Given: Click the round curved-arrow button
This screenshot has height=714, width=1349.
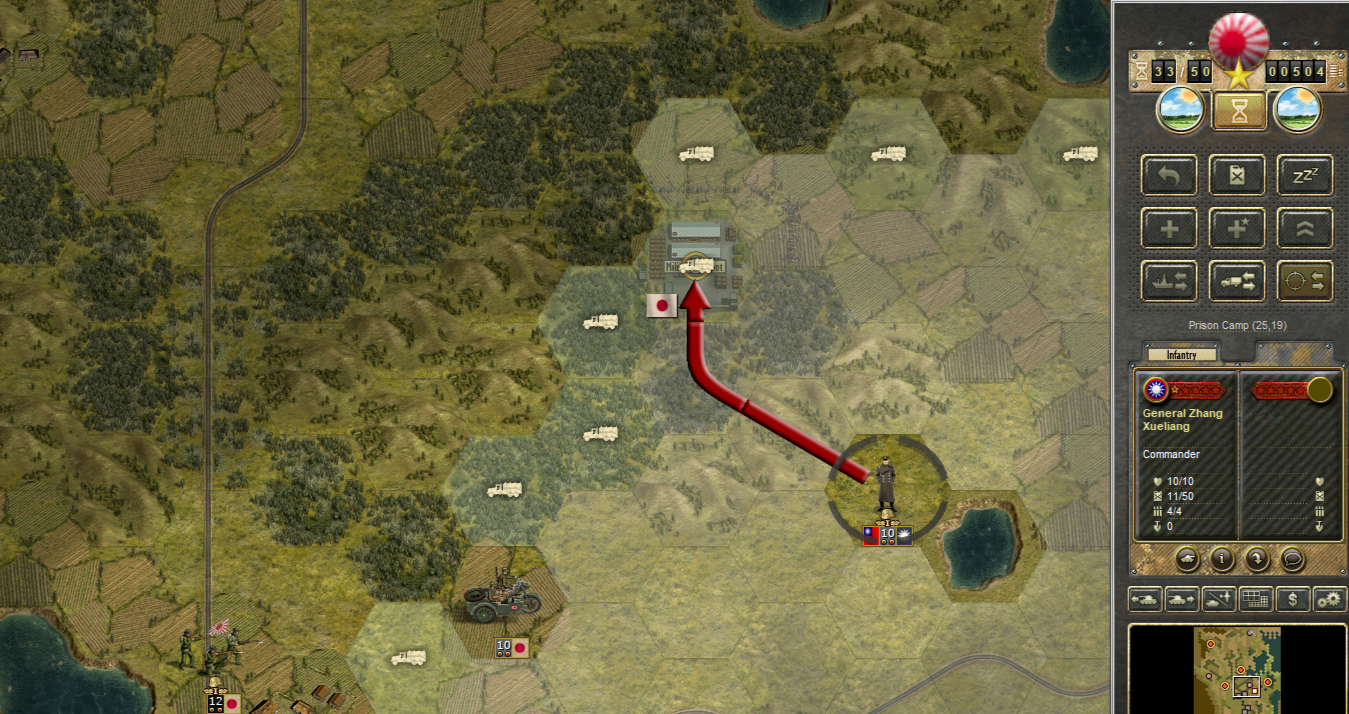Looking at the screenshot, I should [x=1257, y=558].
